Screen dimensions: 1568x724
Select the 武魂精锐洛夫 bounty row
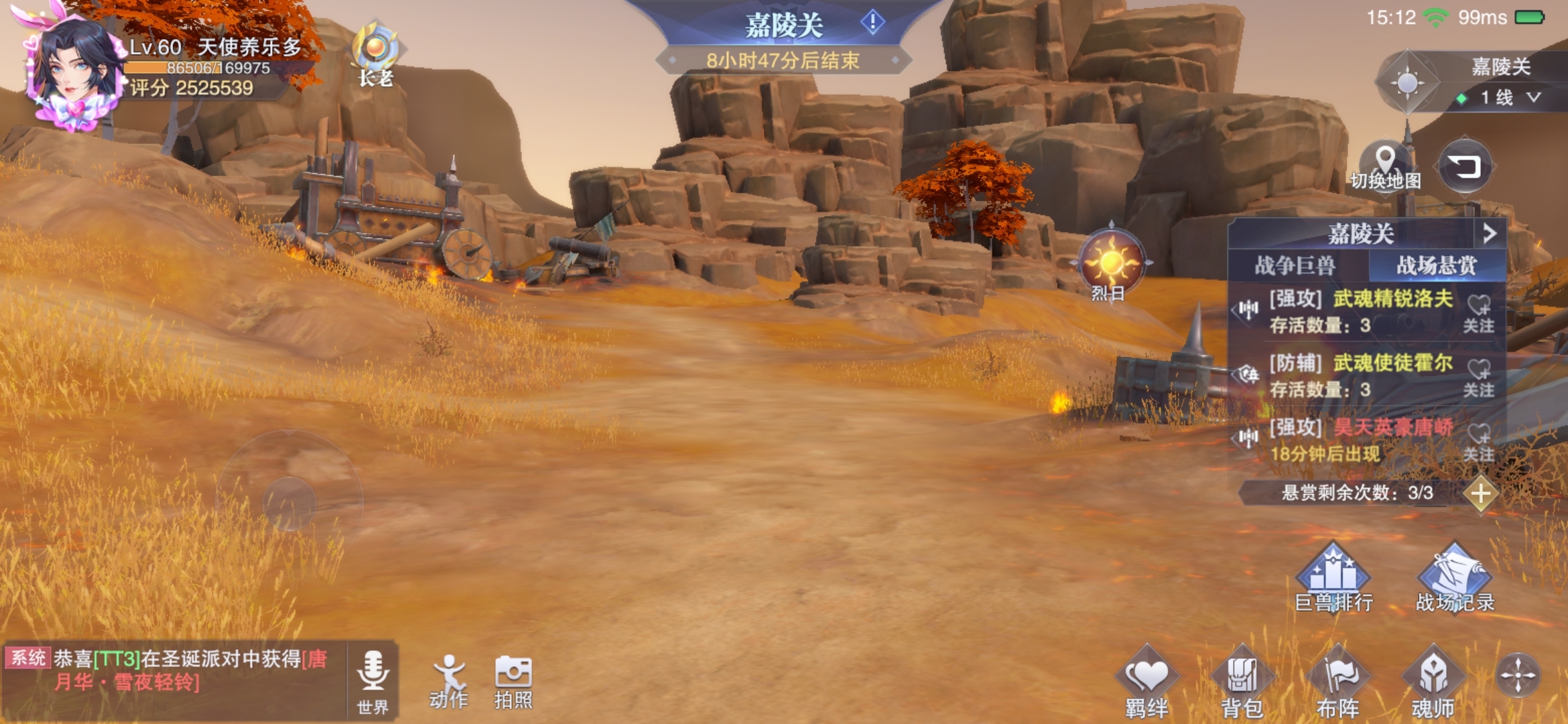pyautogui.click(x=1360, y=311)
